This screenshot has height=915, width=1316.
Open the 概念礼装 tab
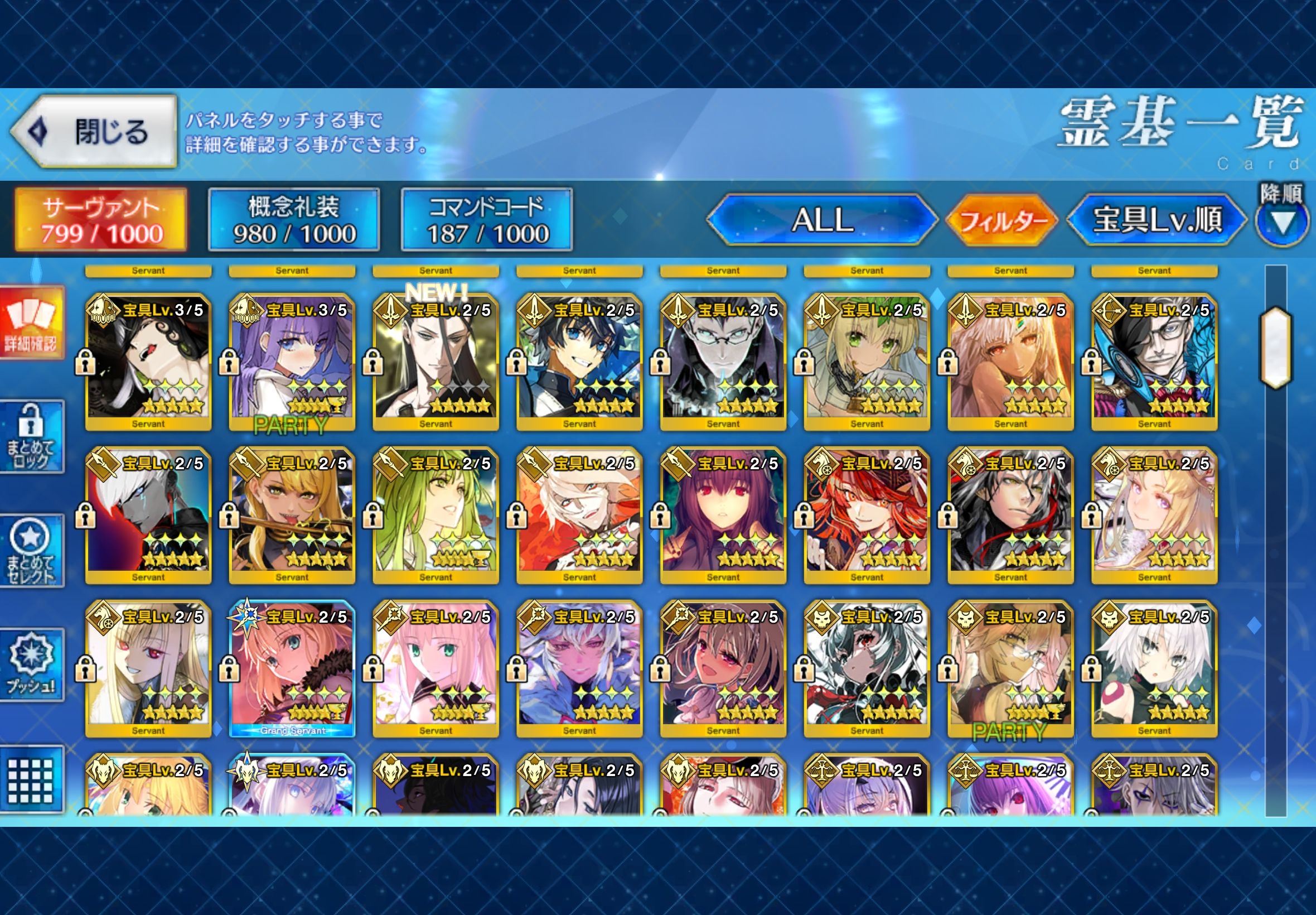coord(293,220)
